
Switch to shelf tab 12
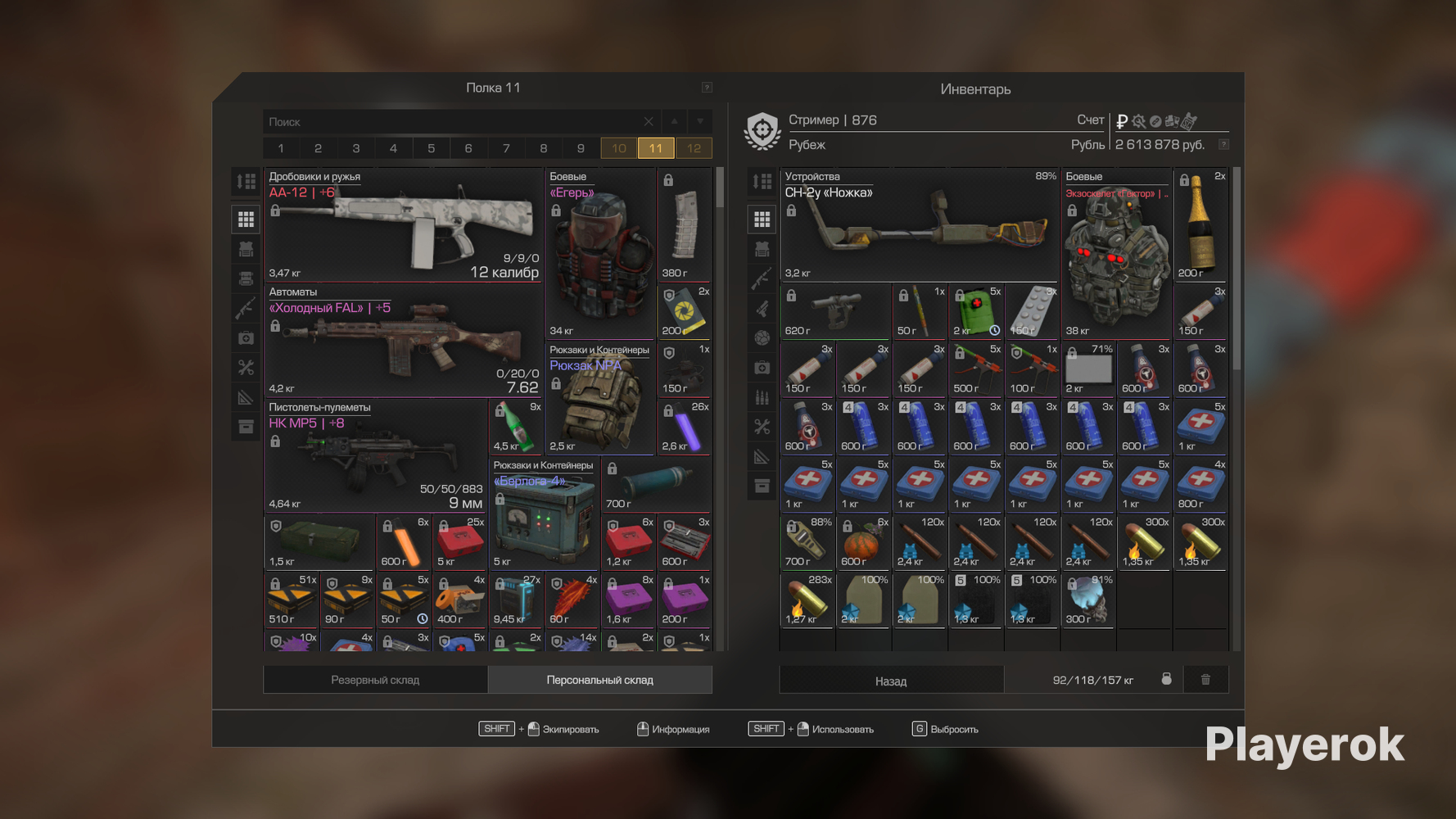tap(694, 148)
